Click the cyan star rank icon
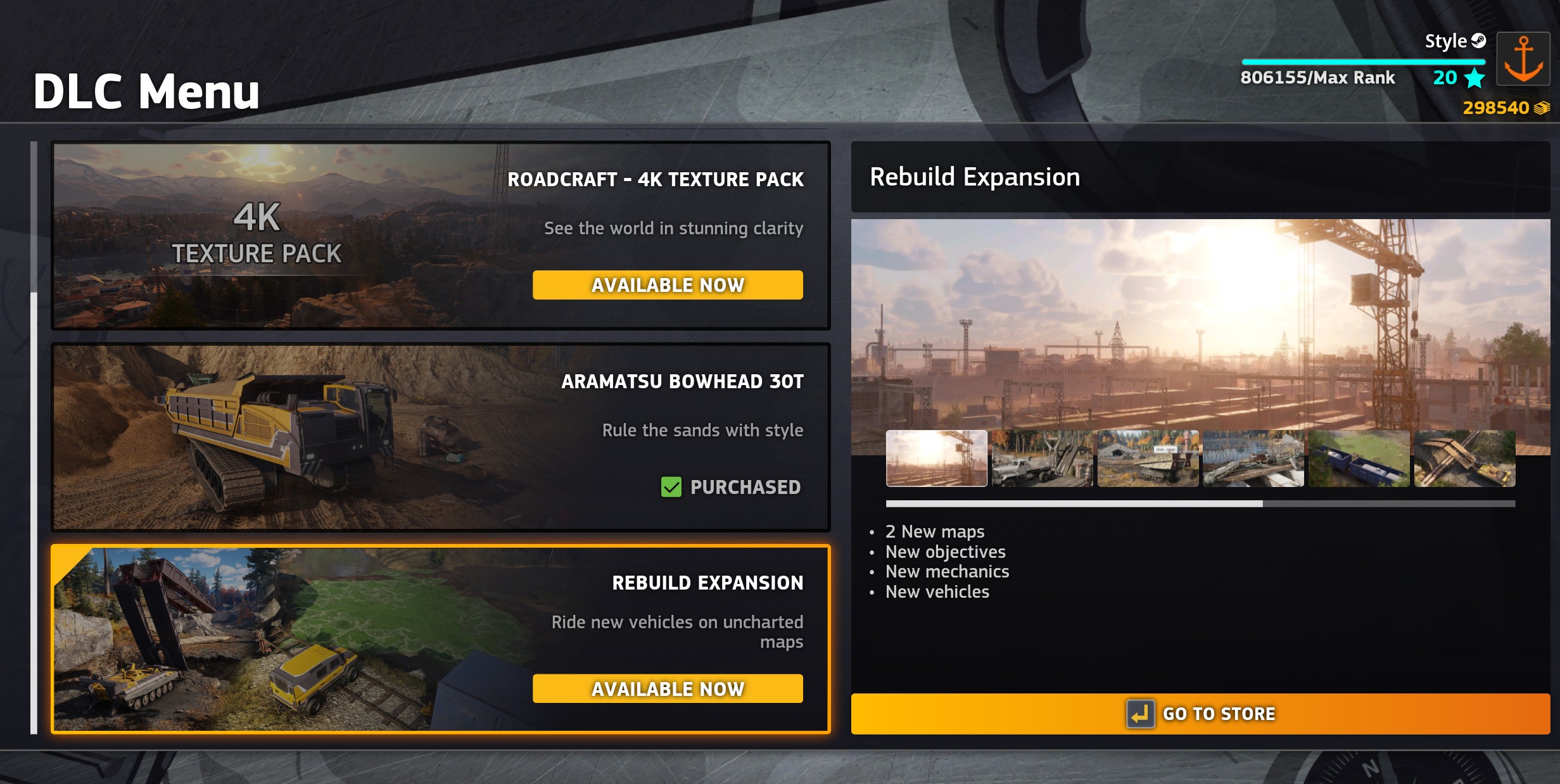Viewport: 1560px width, 784px height. [x=1475, y=78]
